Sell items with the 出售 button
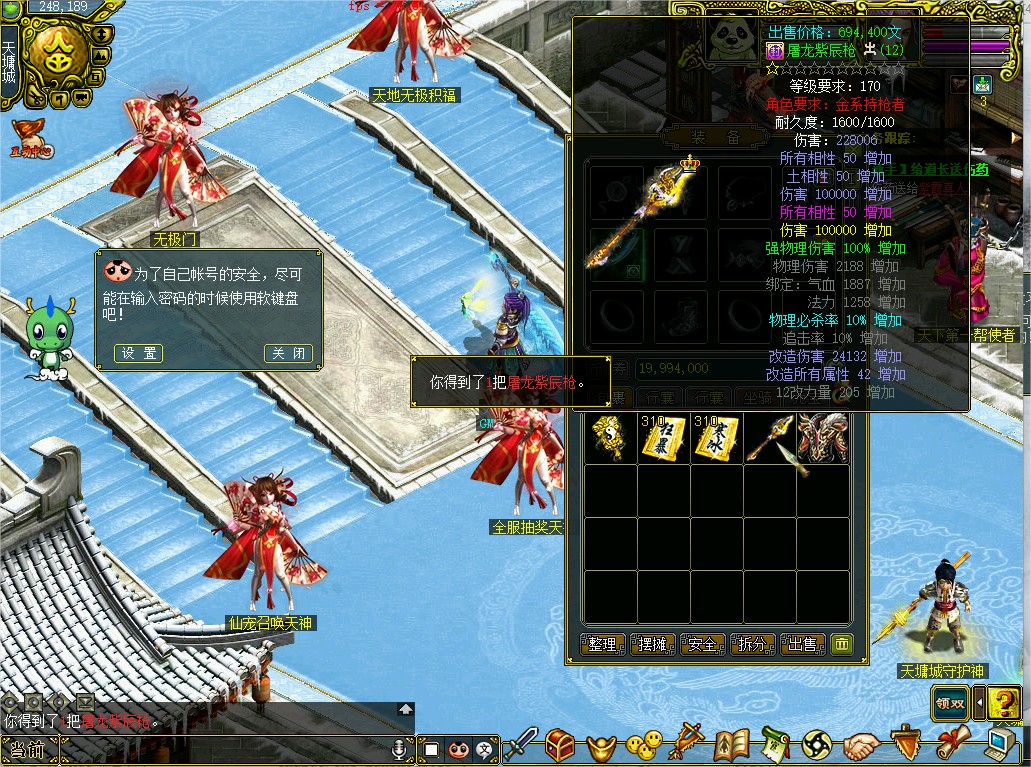 [802, 644]
